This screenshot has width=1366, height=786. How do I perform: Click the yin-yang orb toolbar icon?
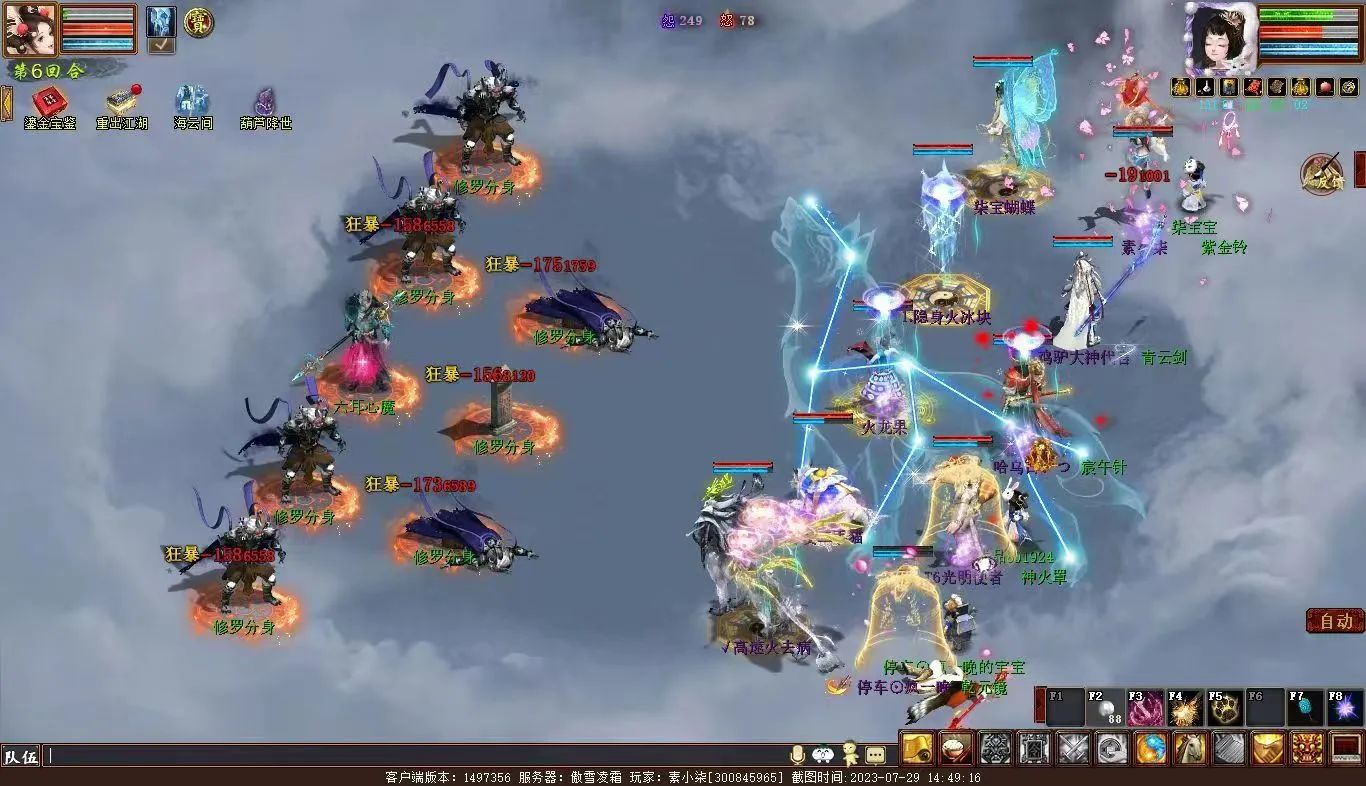(x=1151, y=748)
